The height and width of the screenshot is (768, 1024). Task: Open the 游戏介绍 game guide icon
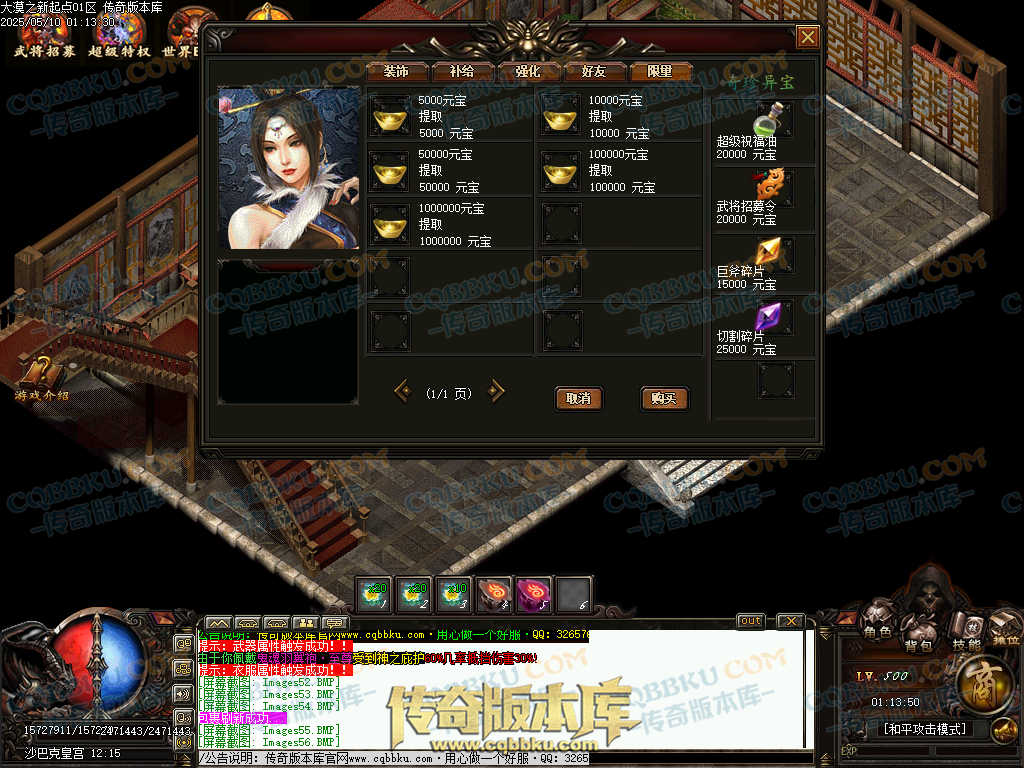[x=40, y=378]
